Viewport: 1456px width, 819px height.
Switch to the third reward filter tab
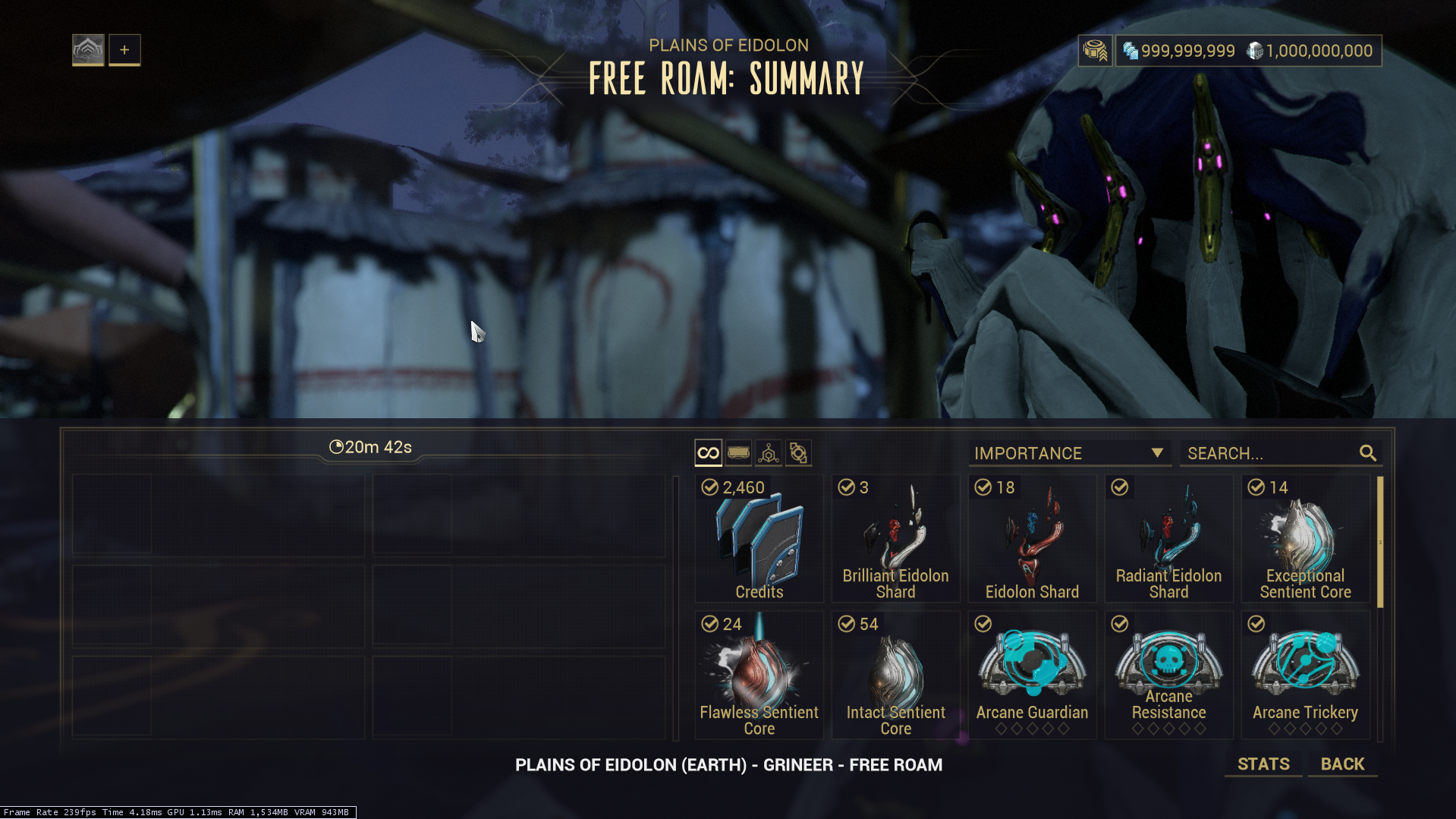click(769, 453)
